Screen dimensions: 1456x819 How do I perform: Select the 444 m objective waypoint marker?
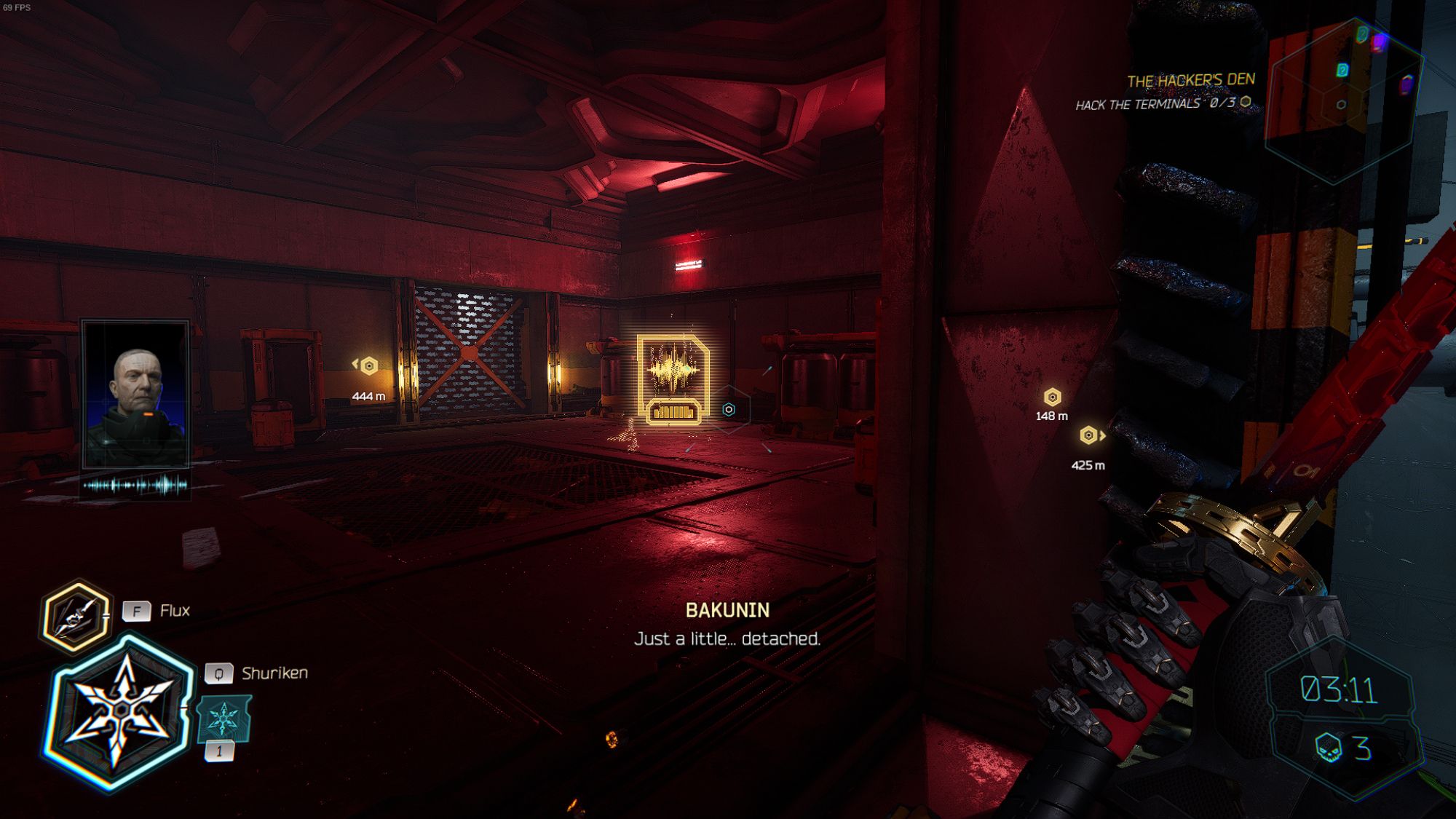pyautogui.click(x=369, y=365)
